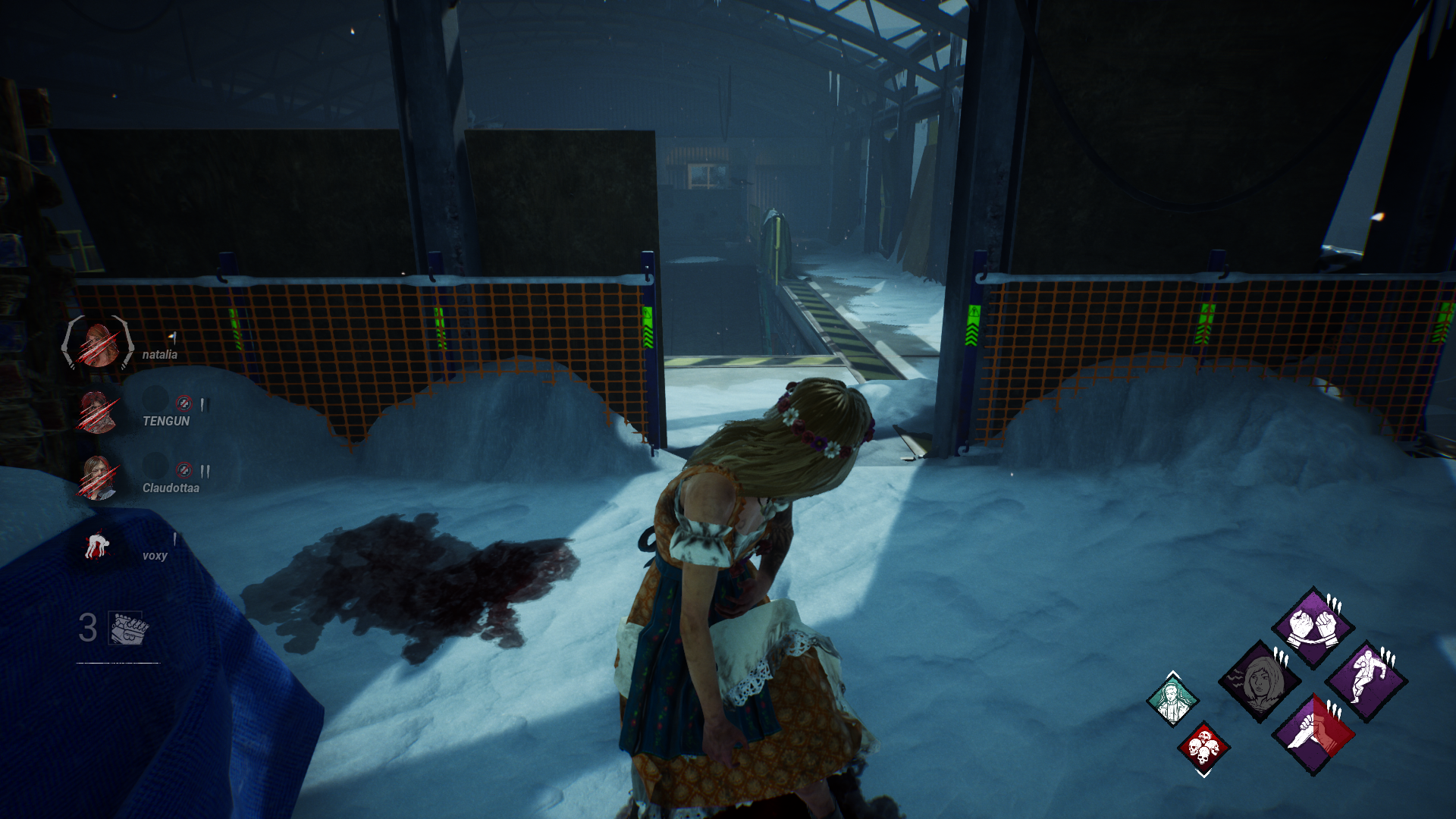Select the TENGUN player name label
The image size is (1456, 819).
click(166, 421)
